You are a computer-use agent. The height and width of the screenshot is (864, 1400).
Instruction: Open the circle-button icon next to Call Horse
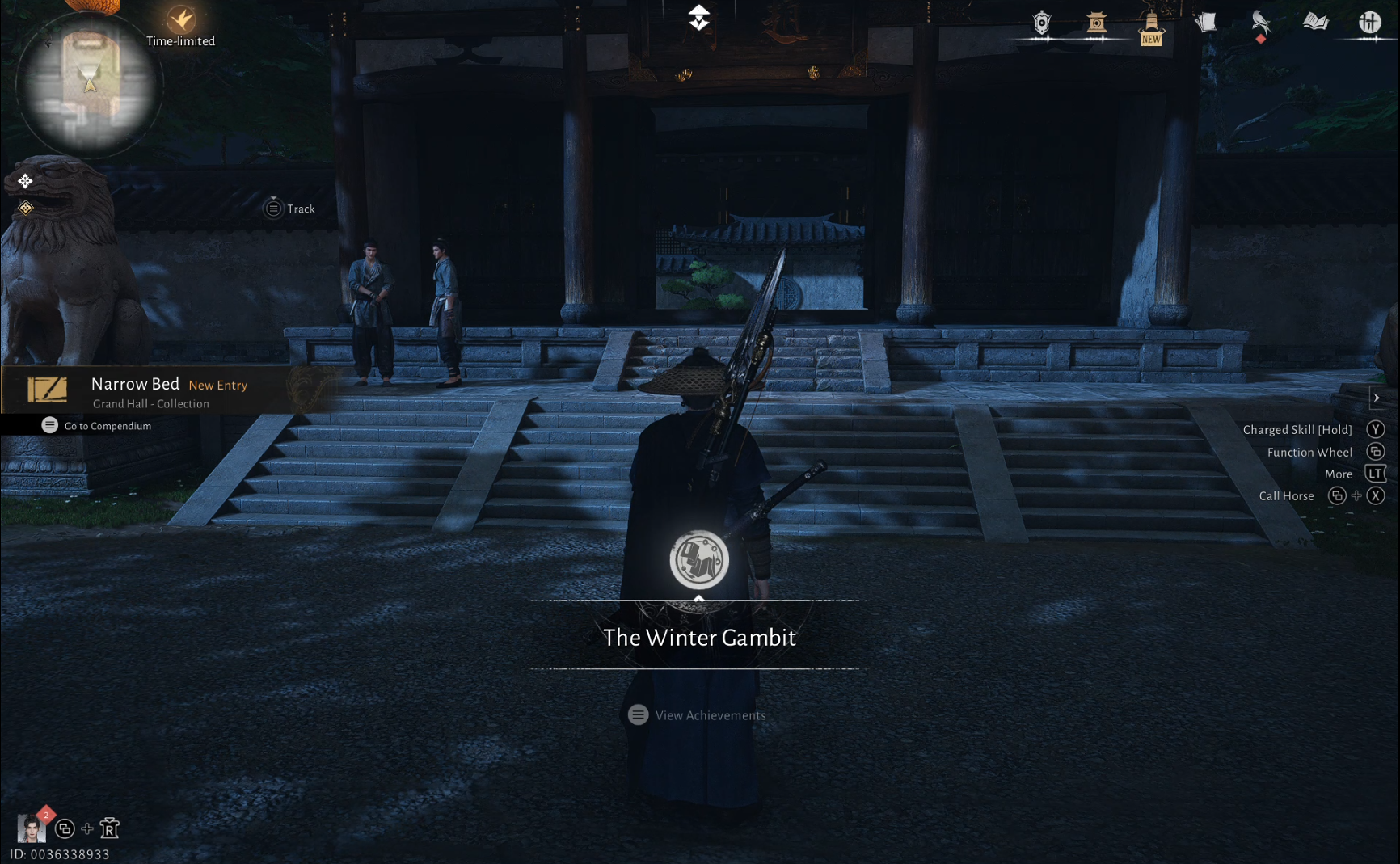tap(1337, 495)
